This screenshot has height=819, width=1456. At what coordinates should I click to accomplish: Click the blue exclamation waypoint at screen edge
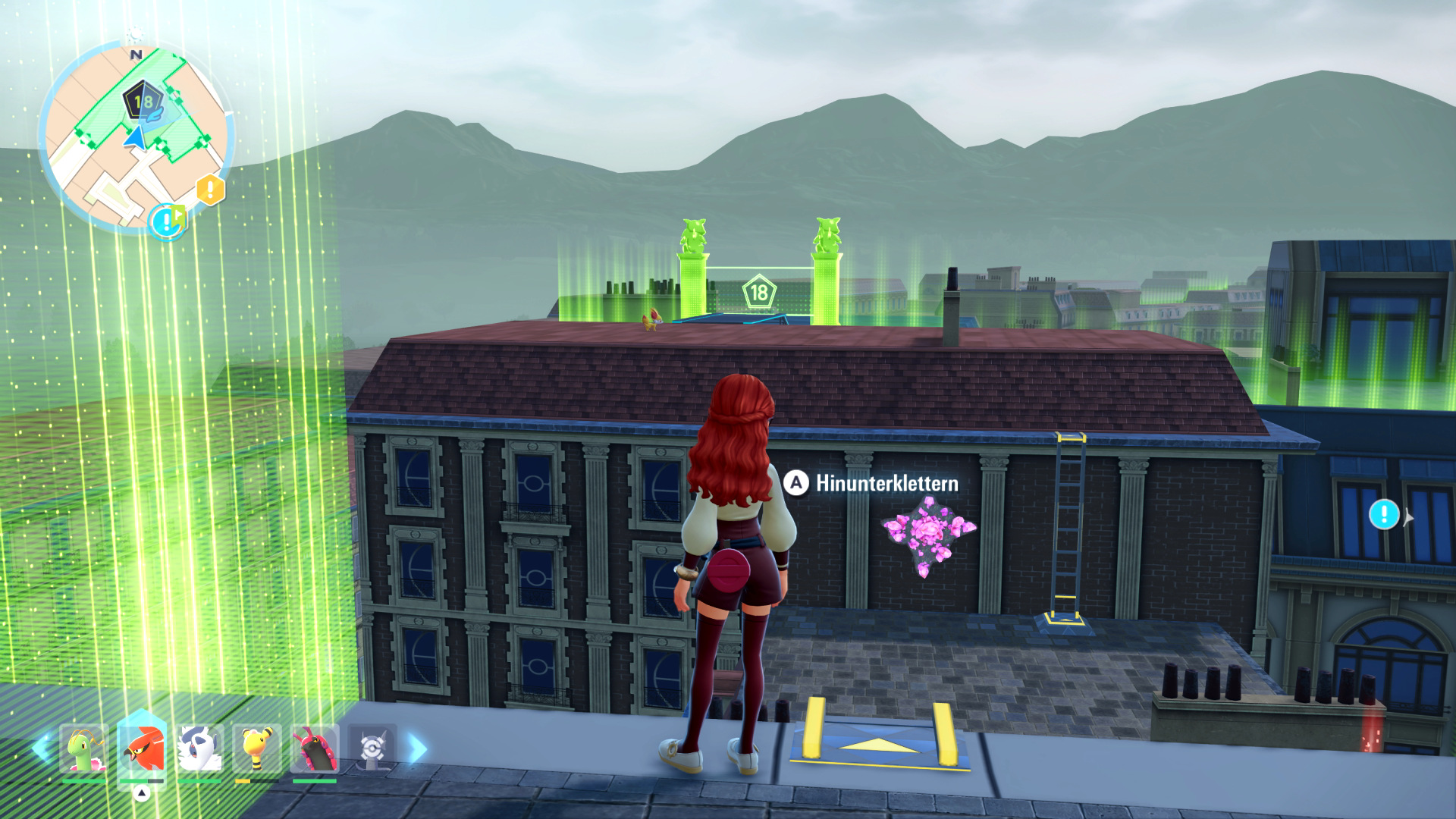coord(1384,515)
